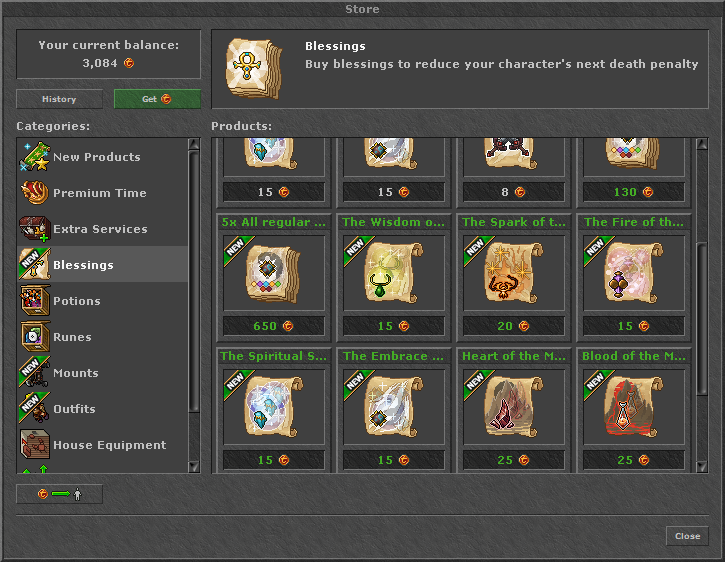Image resolution: width=725 pixels, height=562 pixels.
Task: Open the New Products category
Action: click(x=96, y=157)
